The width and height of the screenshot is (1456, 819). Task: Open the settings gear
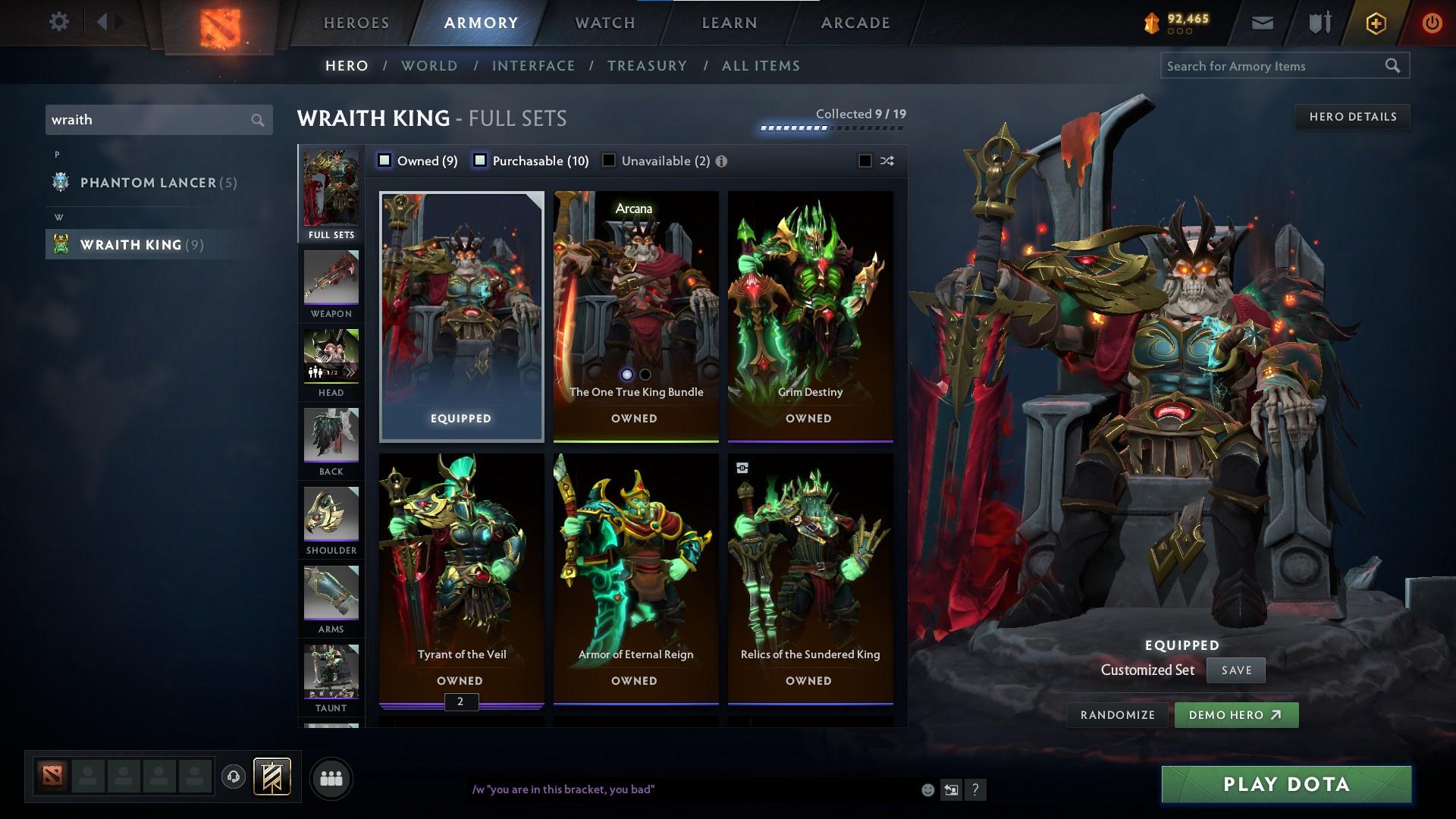59,22
